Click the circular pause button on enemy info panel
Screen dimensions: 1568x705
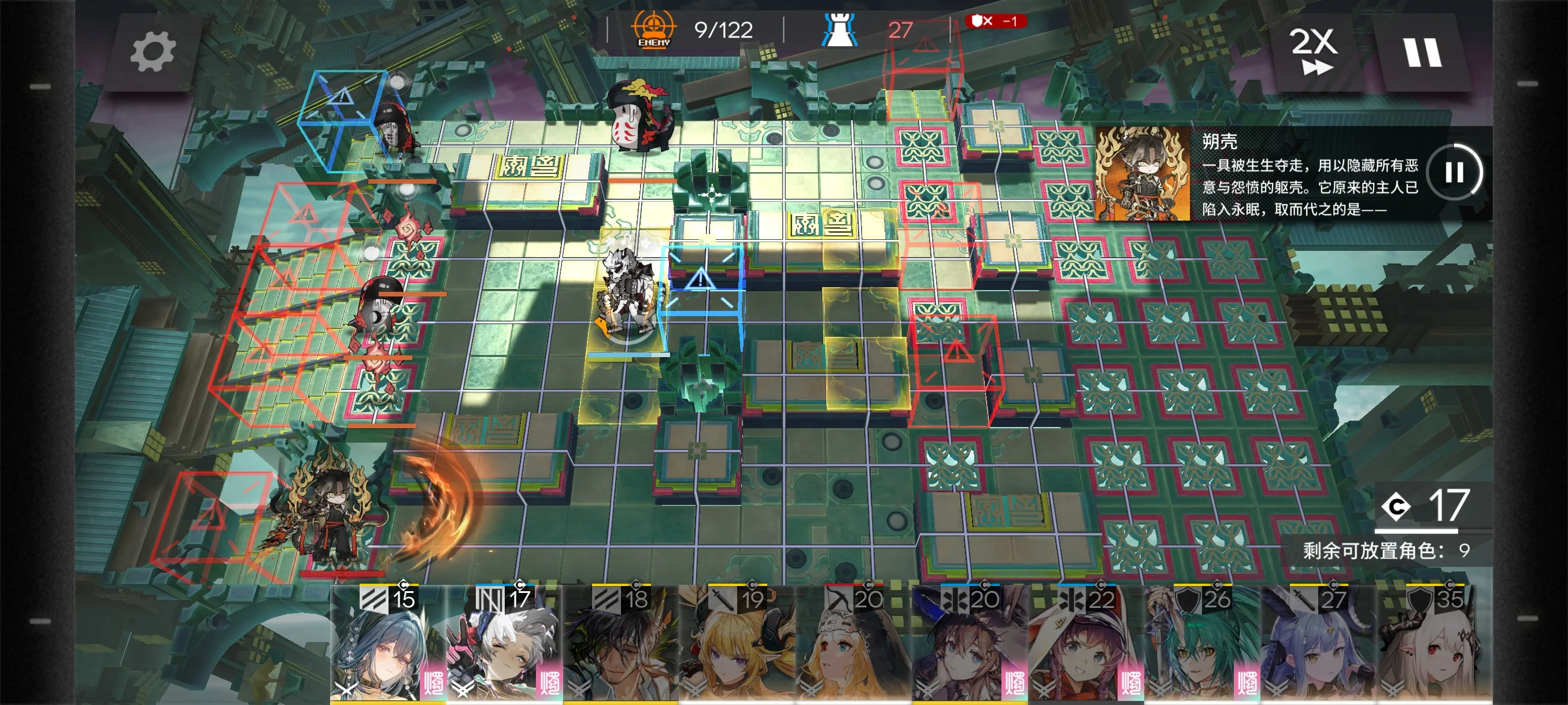click(1454, 172)
